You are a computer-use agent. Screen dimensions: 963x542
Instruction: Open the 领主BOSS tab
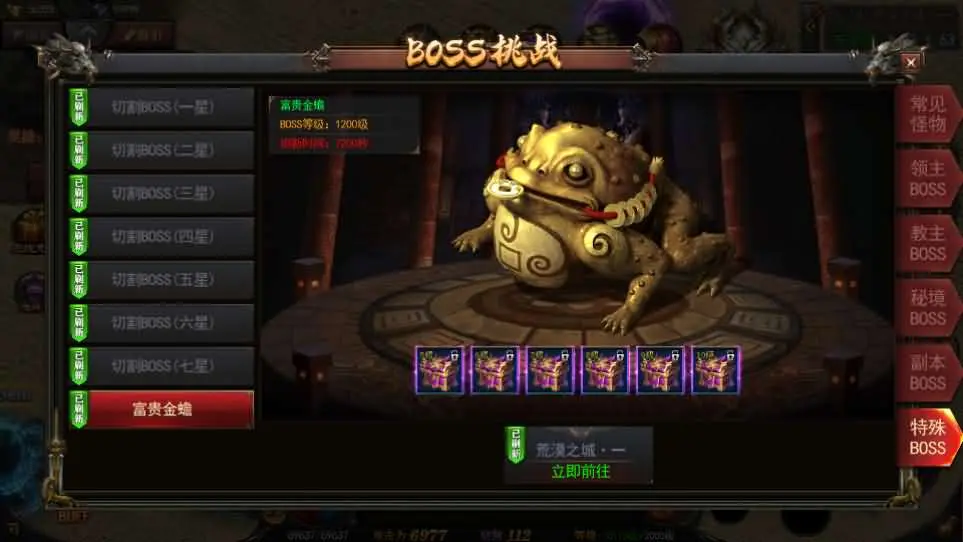[927, 179]
